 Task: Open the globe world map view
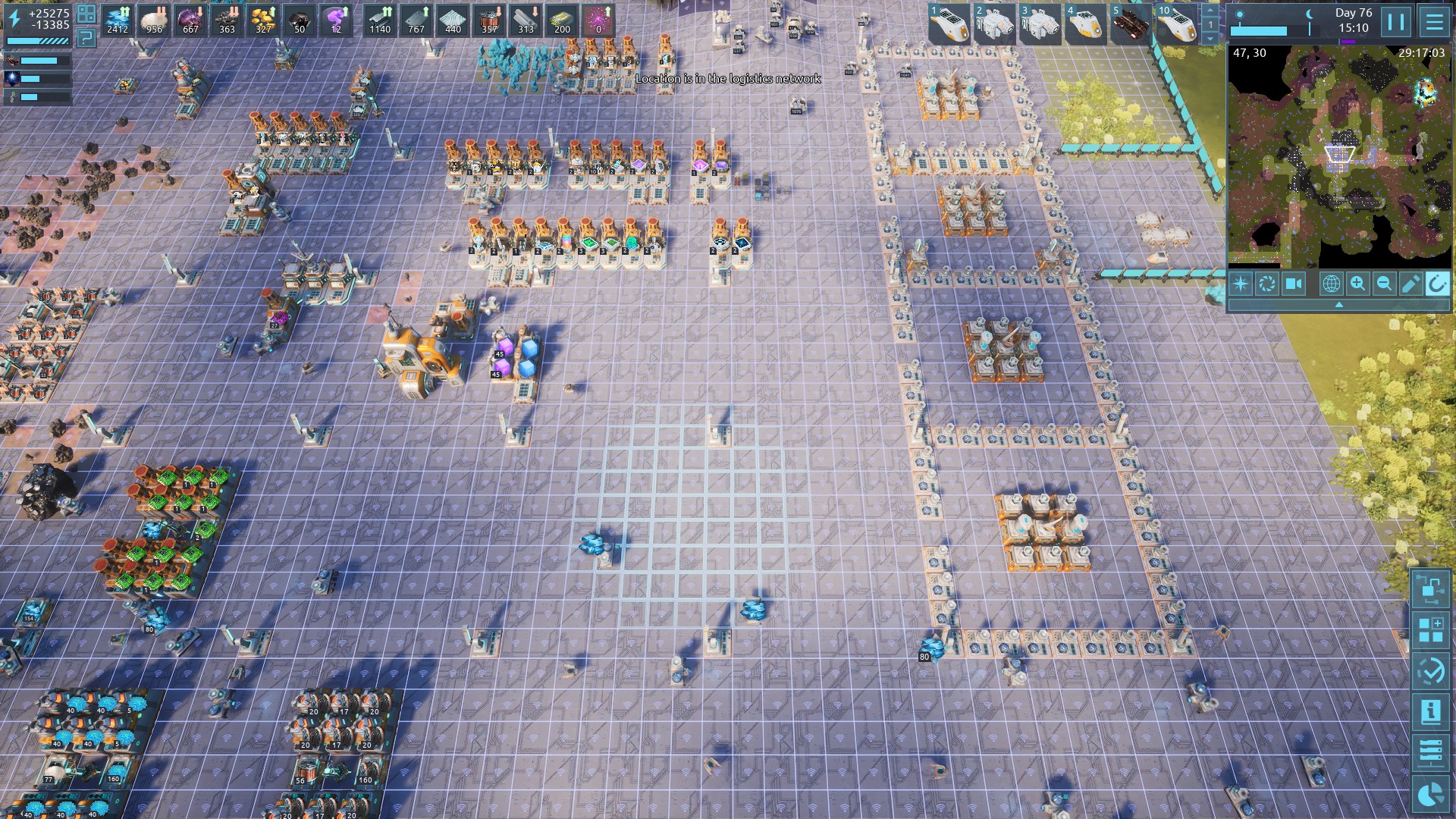point(1331,284)
